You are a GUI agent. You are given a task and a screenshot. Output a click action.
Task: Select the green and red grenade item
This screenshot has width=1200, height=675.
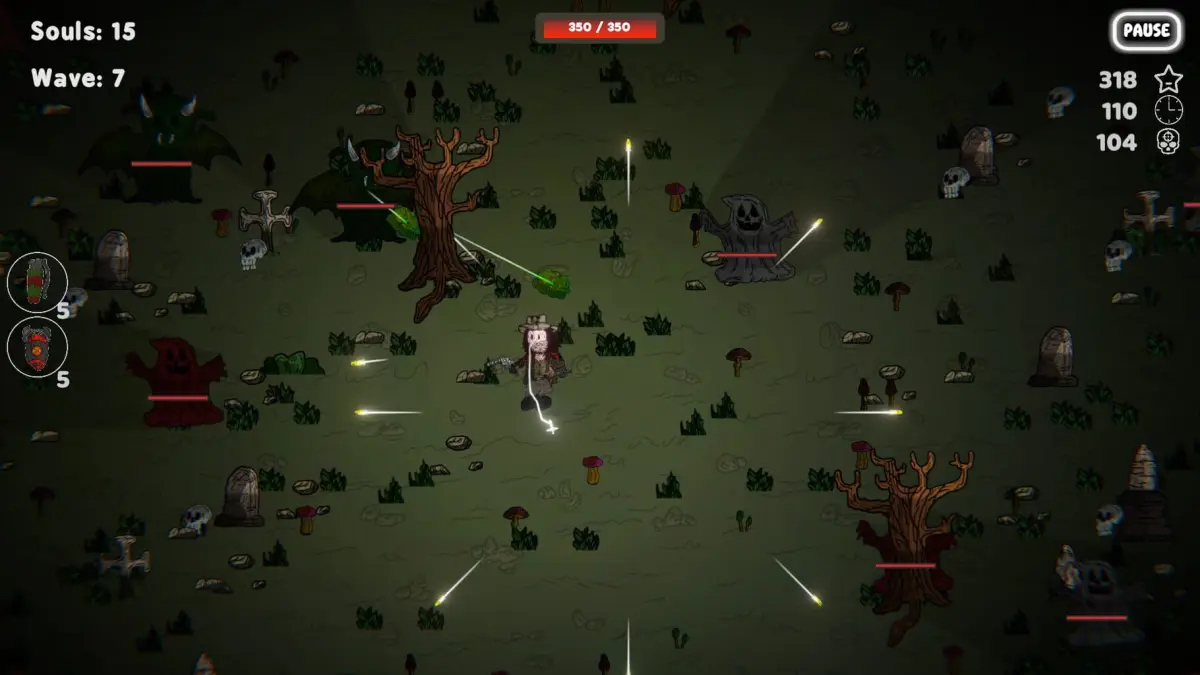click(x=37, y=282)
